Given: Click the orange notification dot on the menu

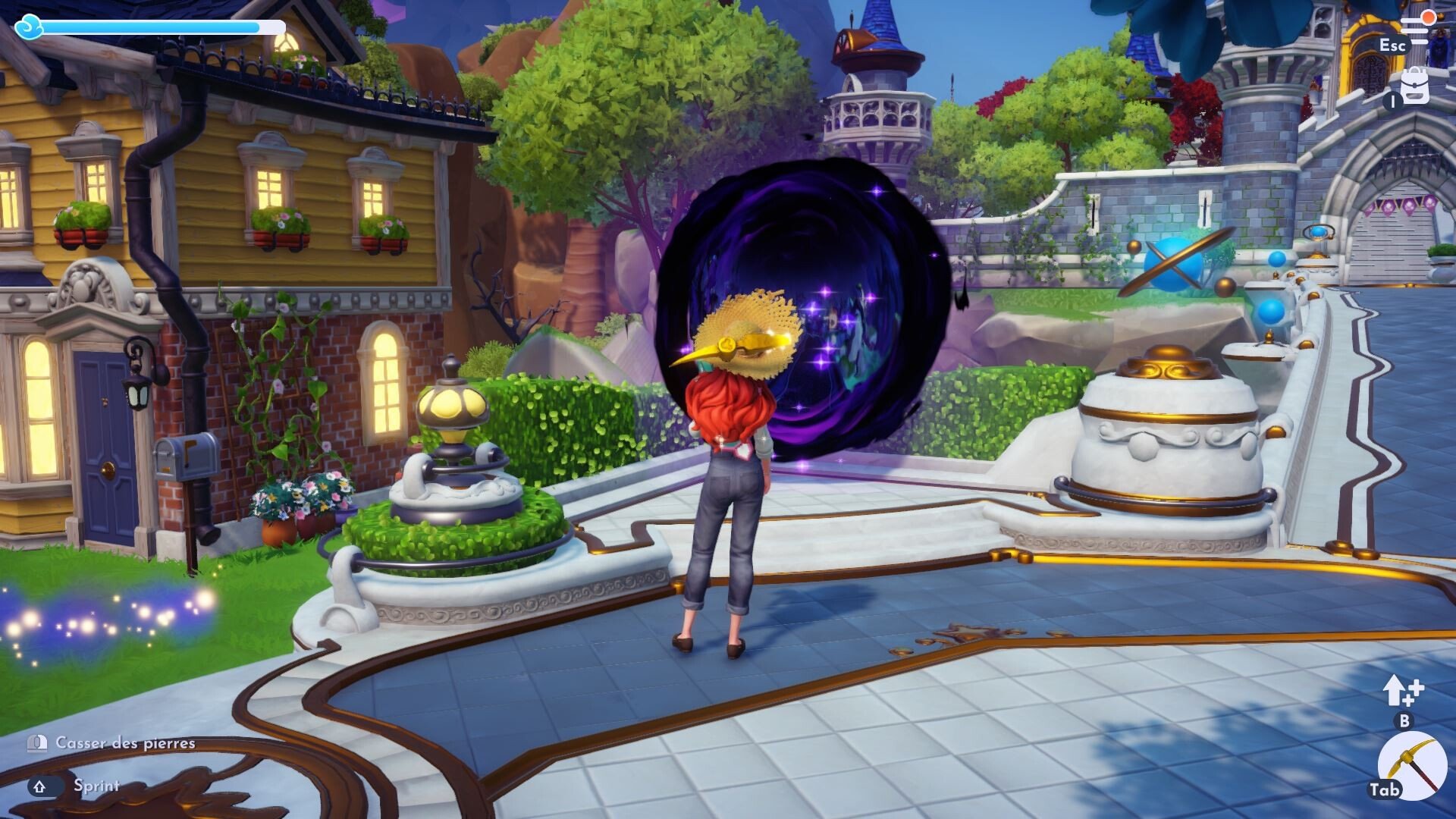Looking at the screenshot, I should point(1429,17).
